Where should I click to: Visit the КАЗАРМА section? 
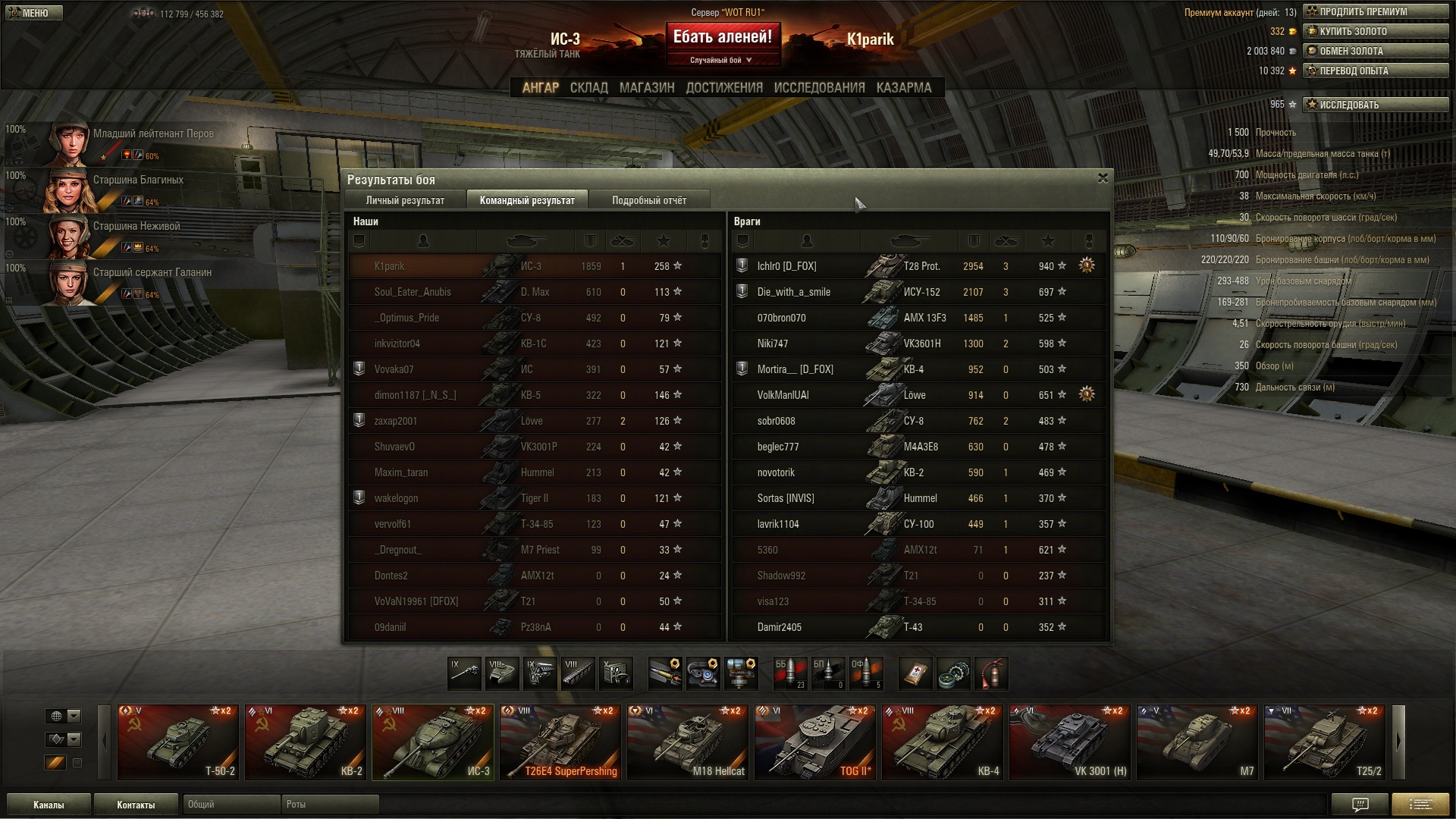(903, 88)
